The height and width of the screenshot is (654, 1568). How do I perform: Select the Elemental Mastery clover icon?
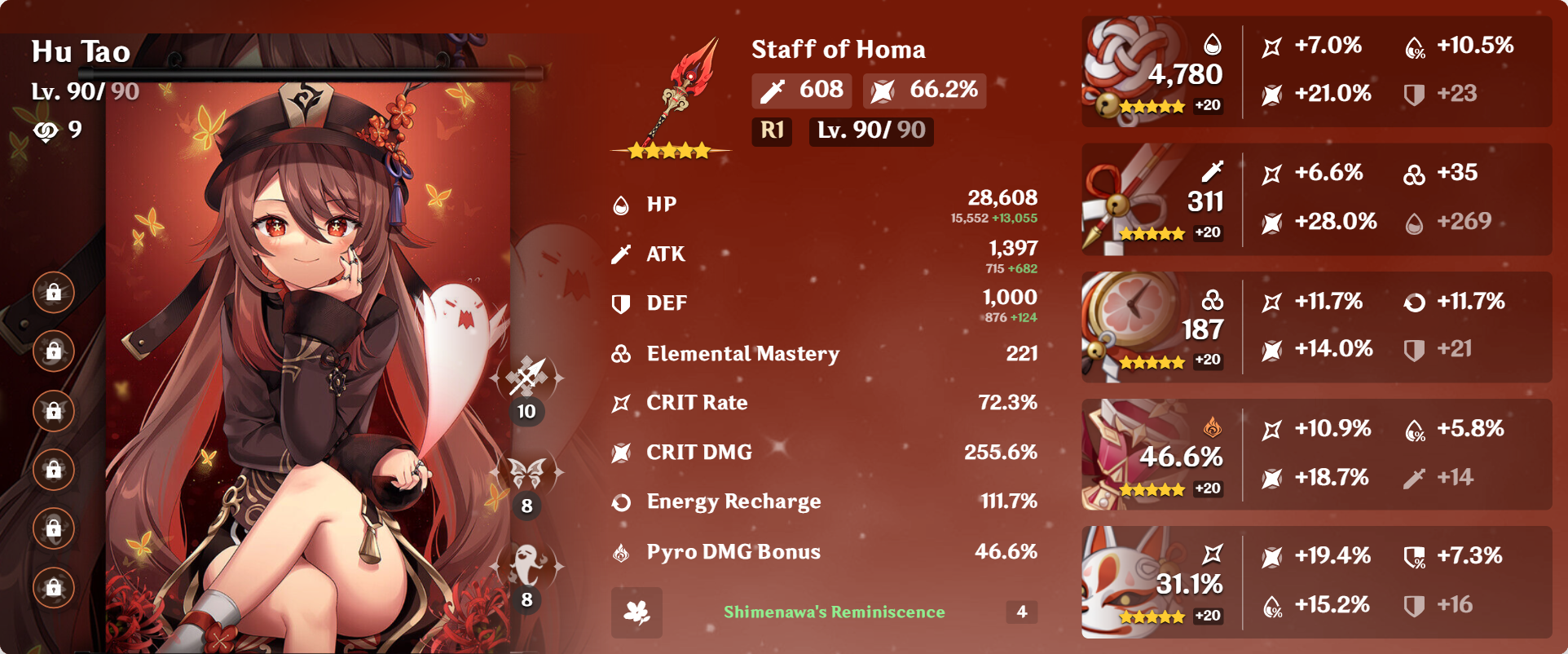pyautogui.click(x=622, y=354)
